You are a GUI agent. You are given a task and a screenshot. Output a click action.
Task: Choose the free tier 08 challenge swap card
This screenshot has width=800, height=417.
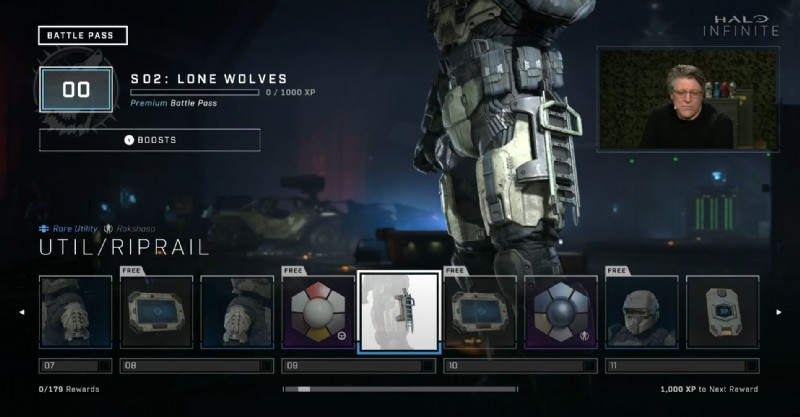point(157,312)
